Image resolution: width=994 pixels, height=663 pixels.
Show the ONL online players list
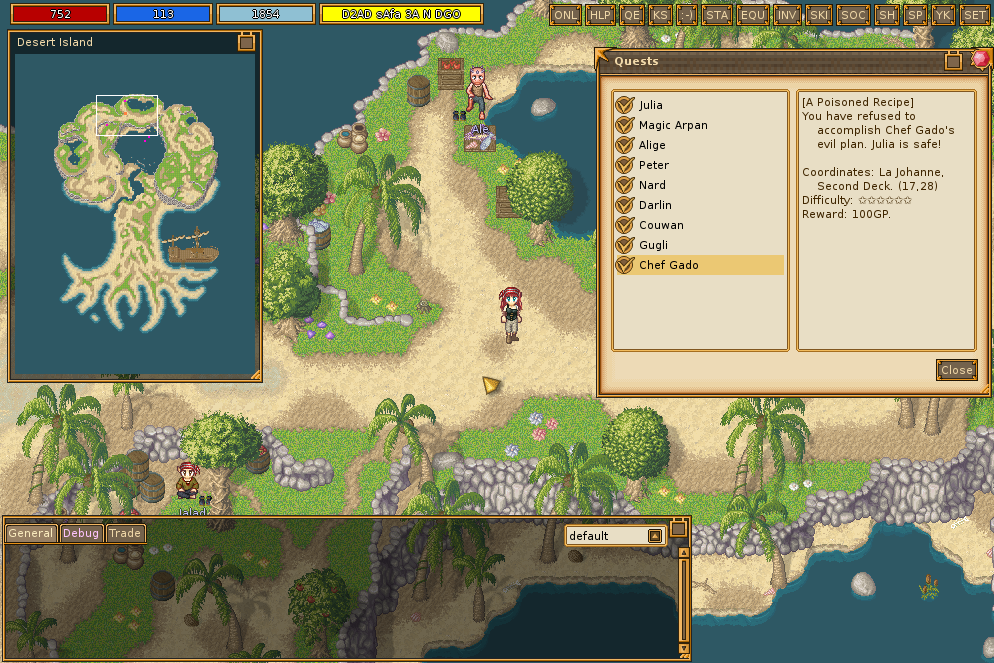(x=566, y=15)
